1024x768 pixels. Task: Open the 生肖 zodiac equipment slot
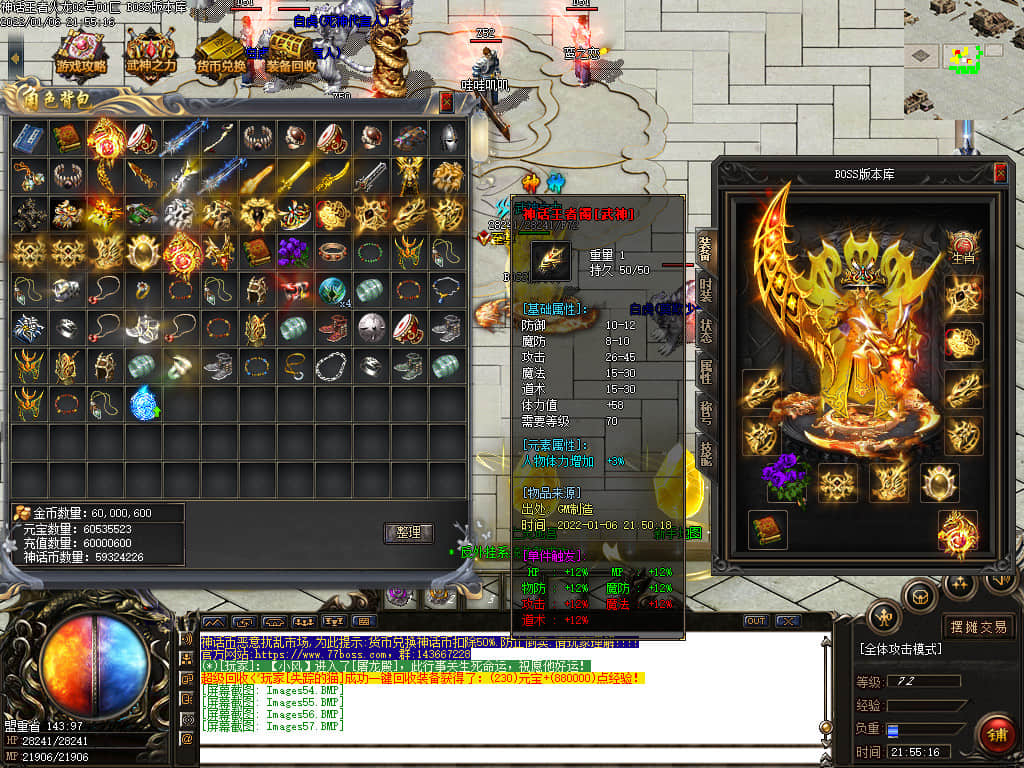pyautogui.click(x=962, y=246)
